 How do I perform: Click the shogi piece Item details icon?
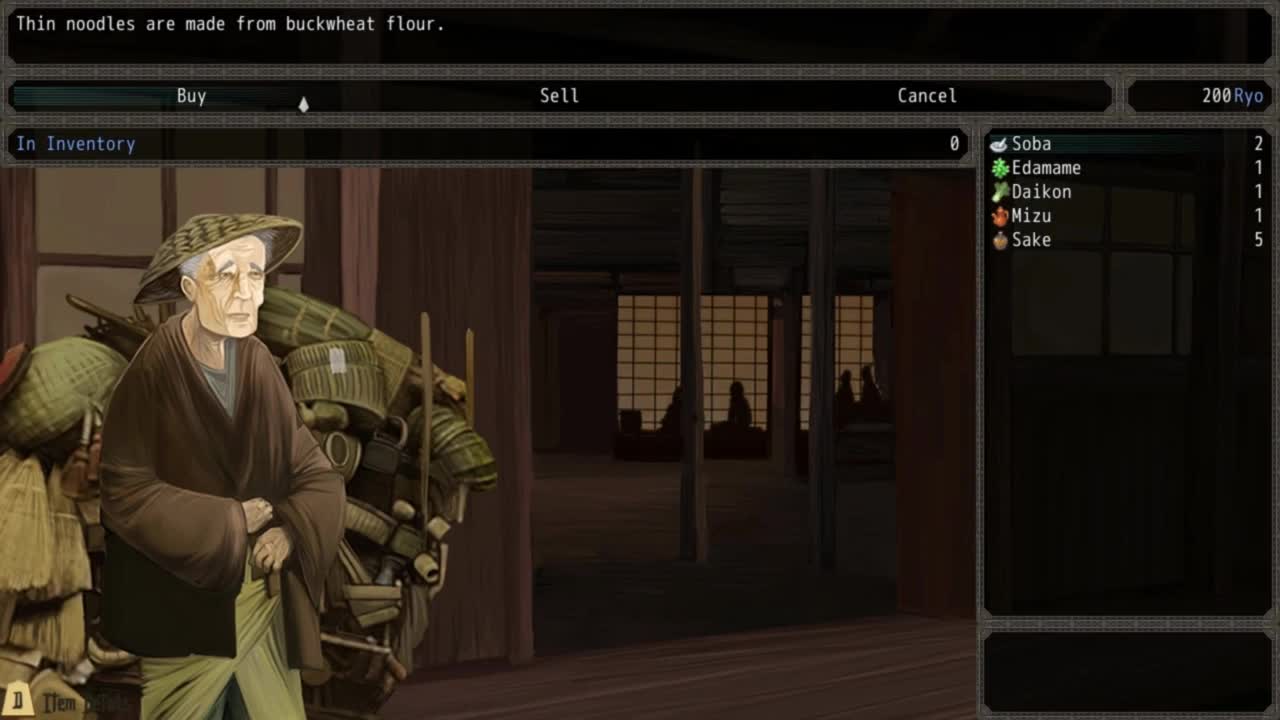coord(22,701)
